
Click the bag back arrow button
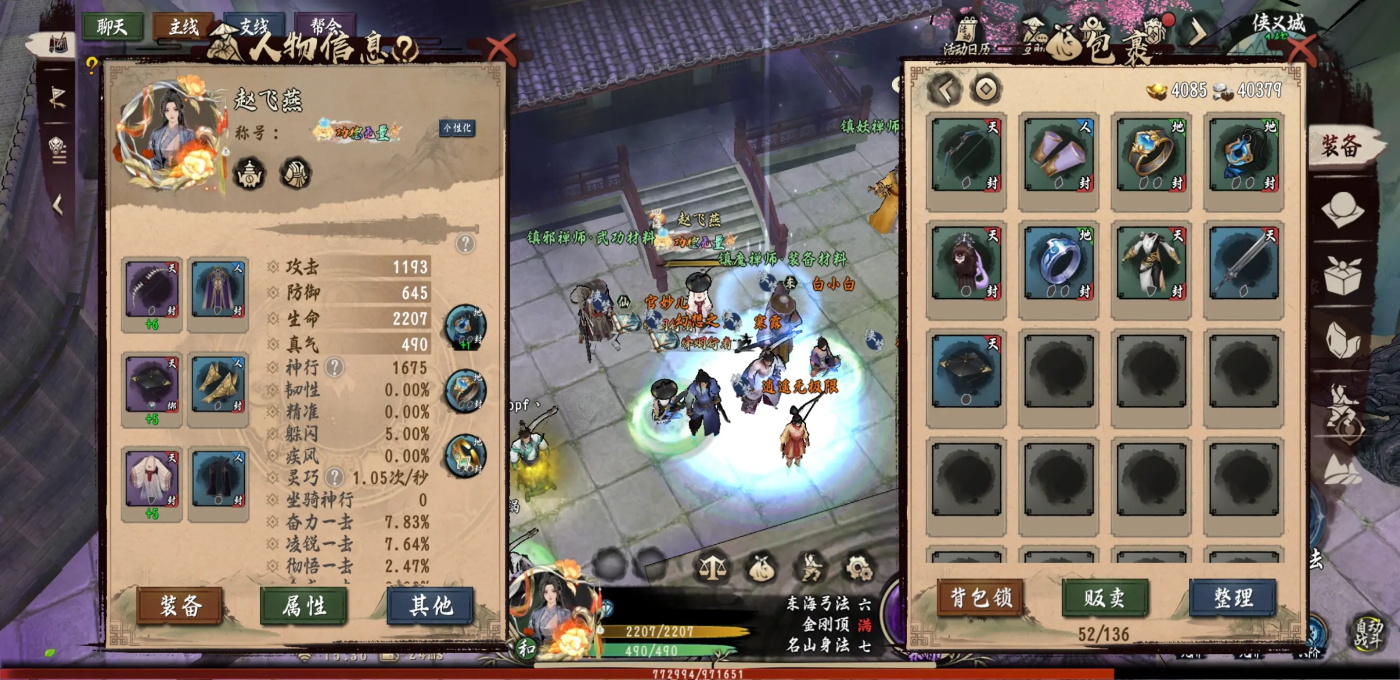click(945, 90)
